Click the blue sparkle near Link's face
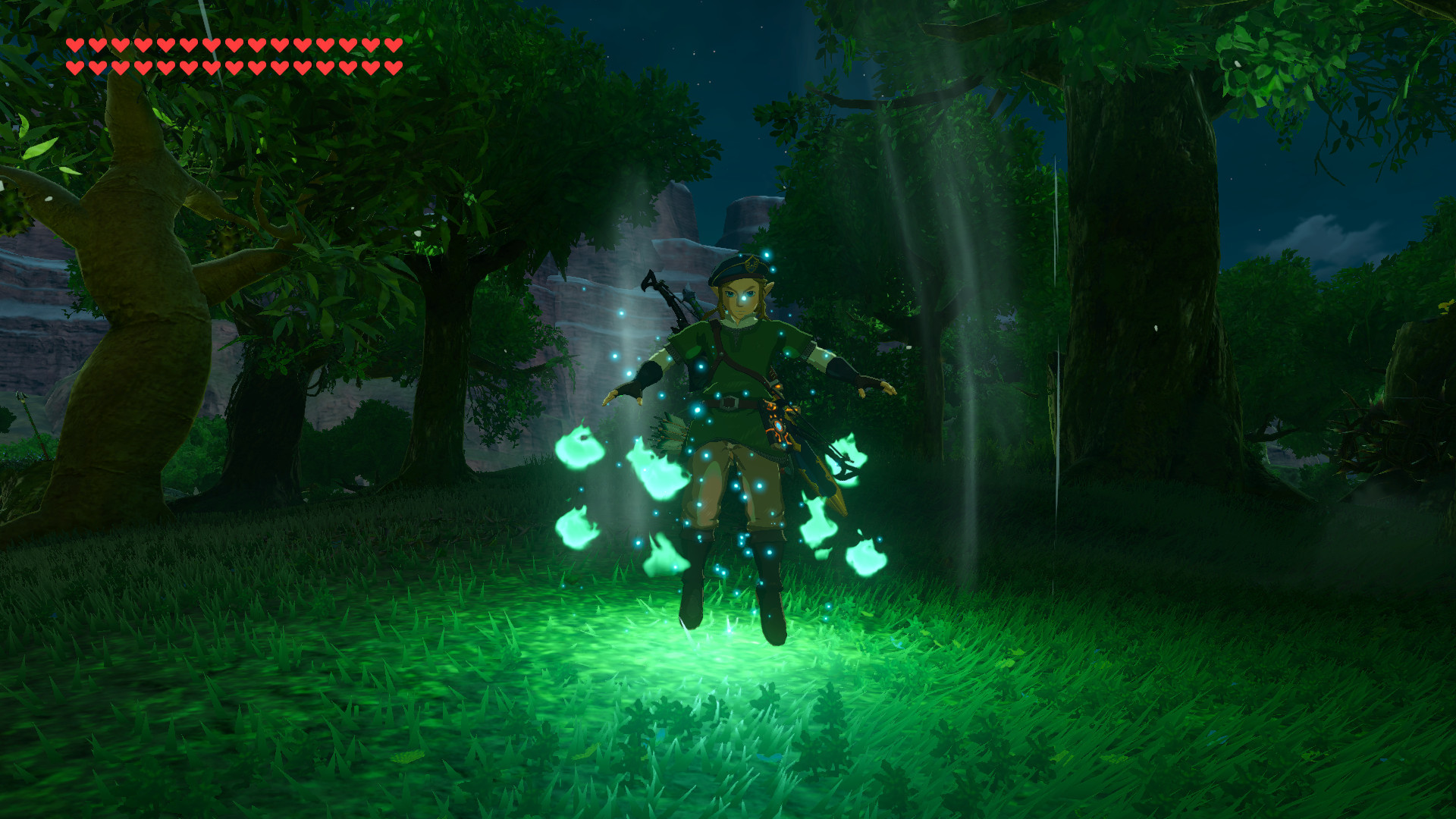 pos(745,298)
